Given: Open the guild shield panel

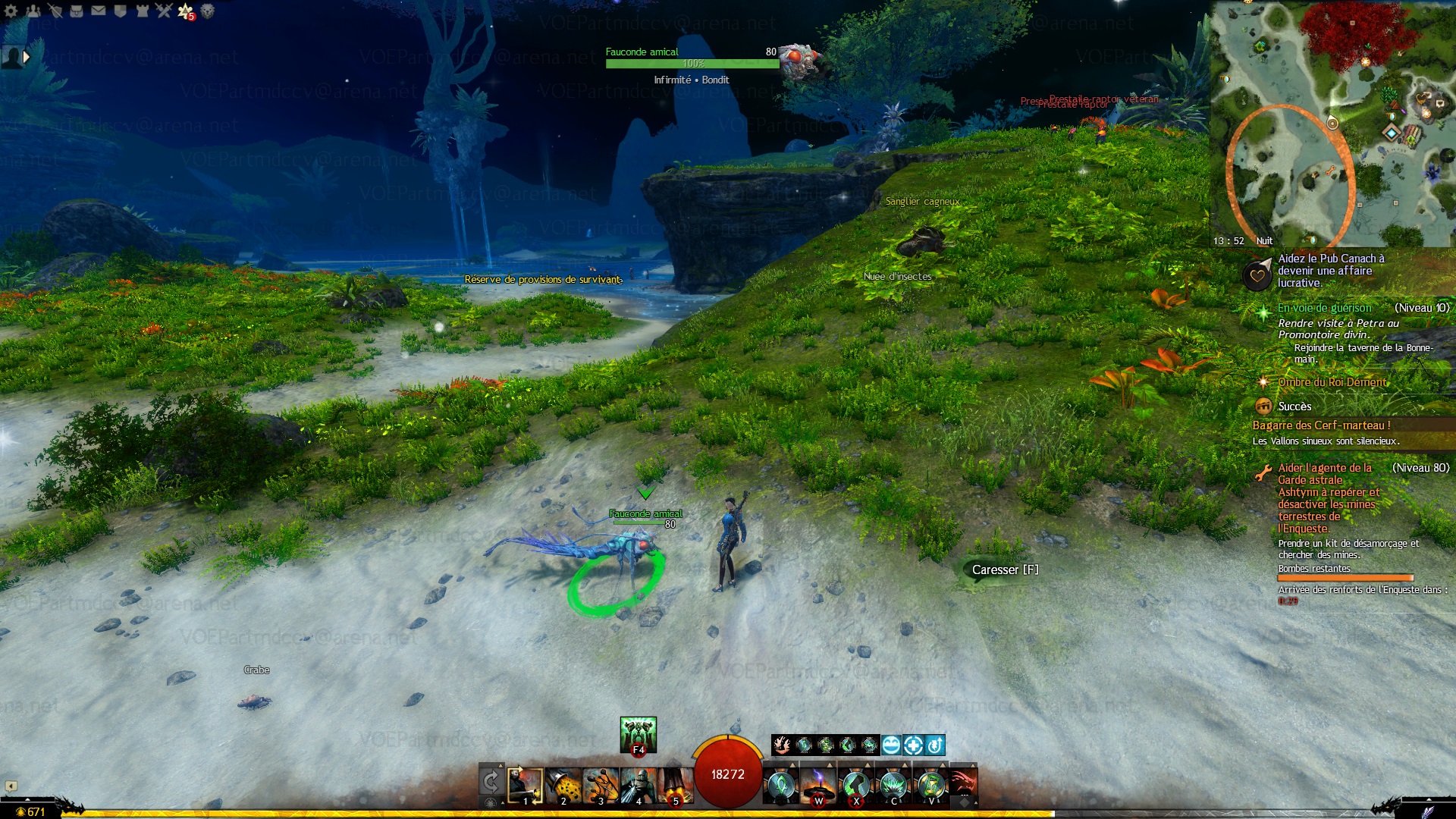Looking at the screenshot, I should tap(120, 11).
